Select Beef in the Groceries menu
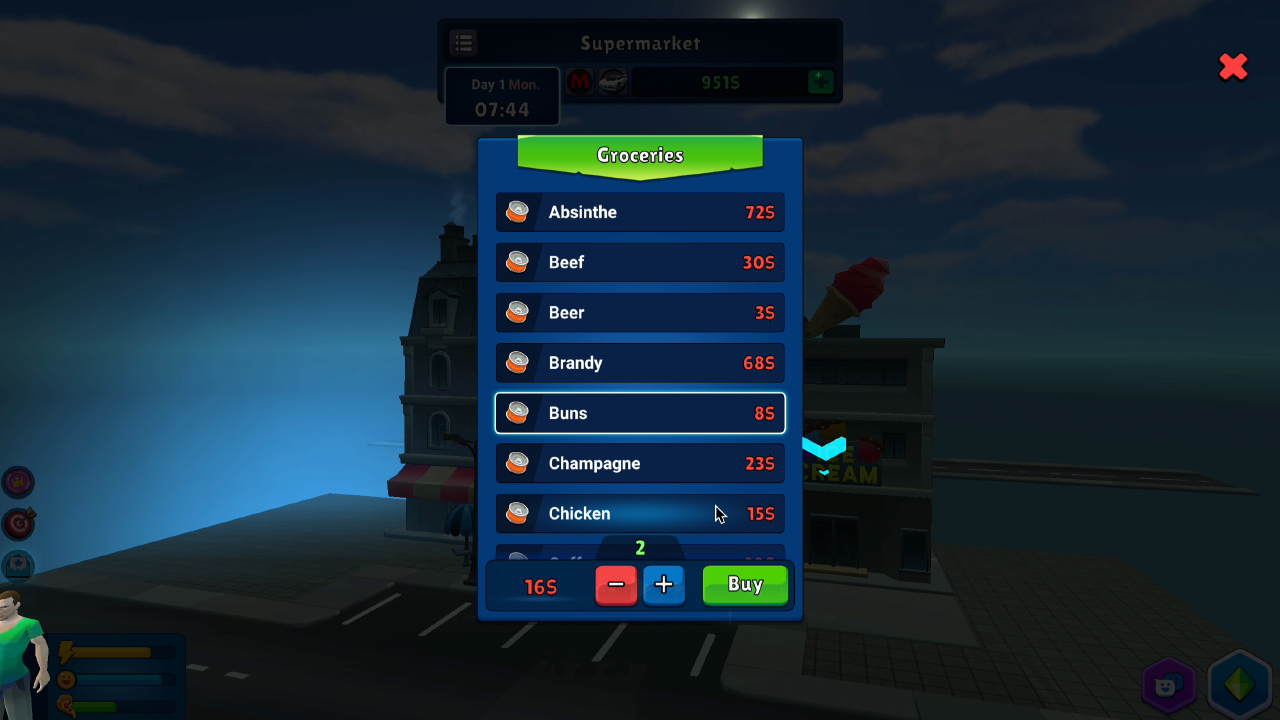The image size is (1280, 720). click(640, 262)
